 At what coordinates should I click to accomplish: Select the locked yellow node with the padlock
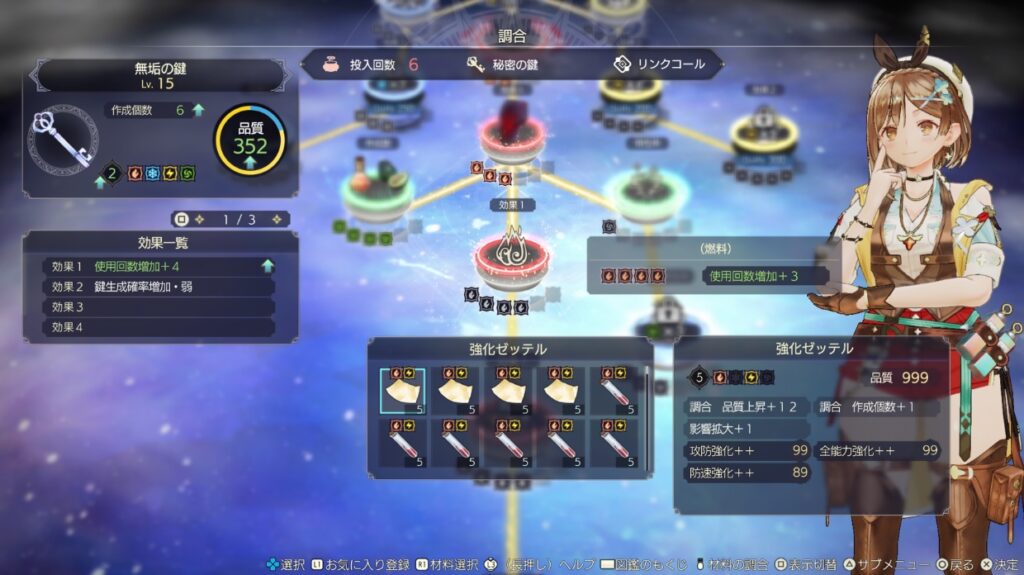pos(762,133)
